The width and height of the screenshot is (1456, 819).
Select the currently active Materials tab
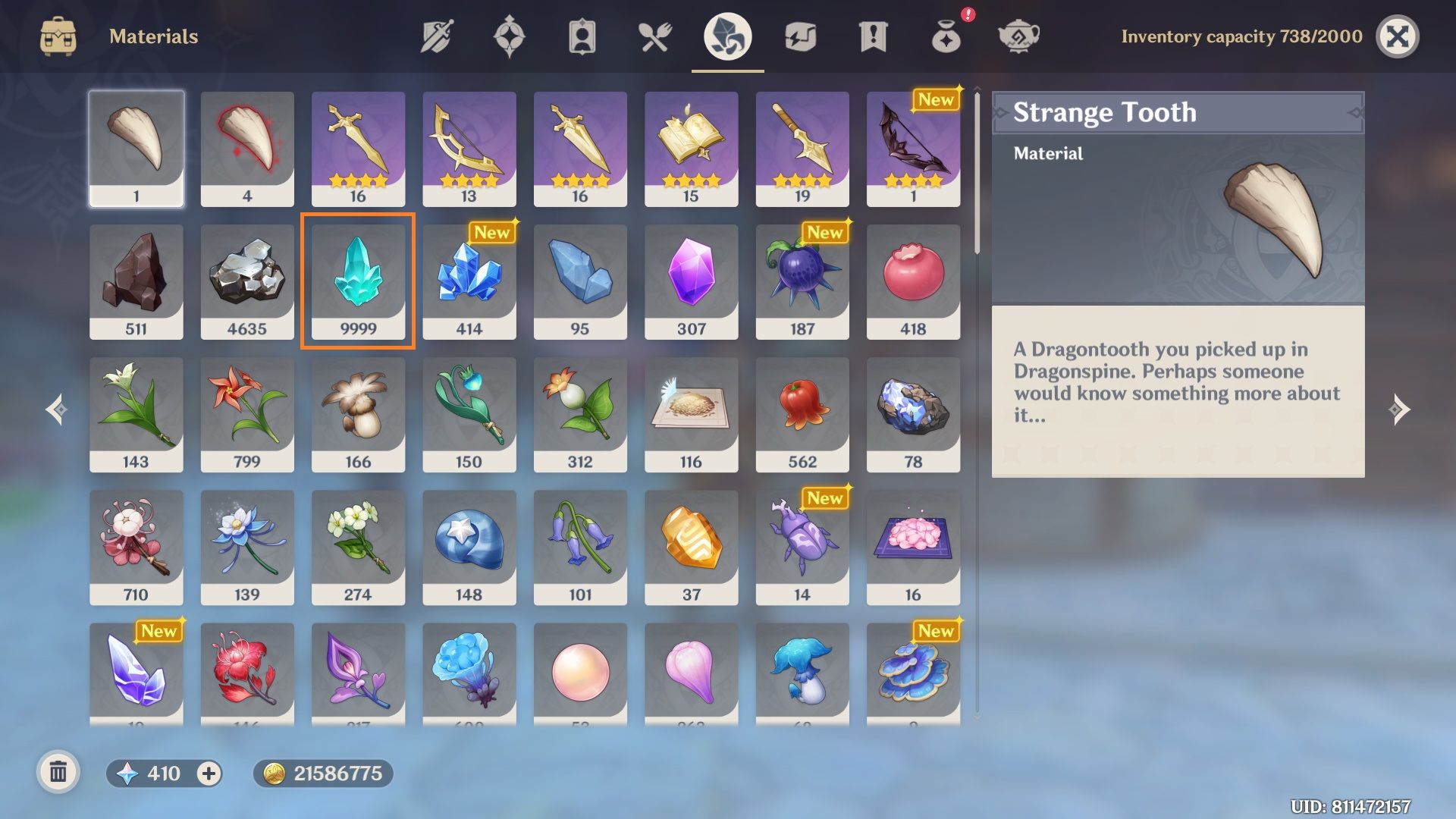(x=726, y=36)
